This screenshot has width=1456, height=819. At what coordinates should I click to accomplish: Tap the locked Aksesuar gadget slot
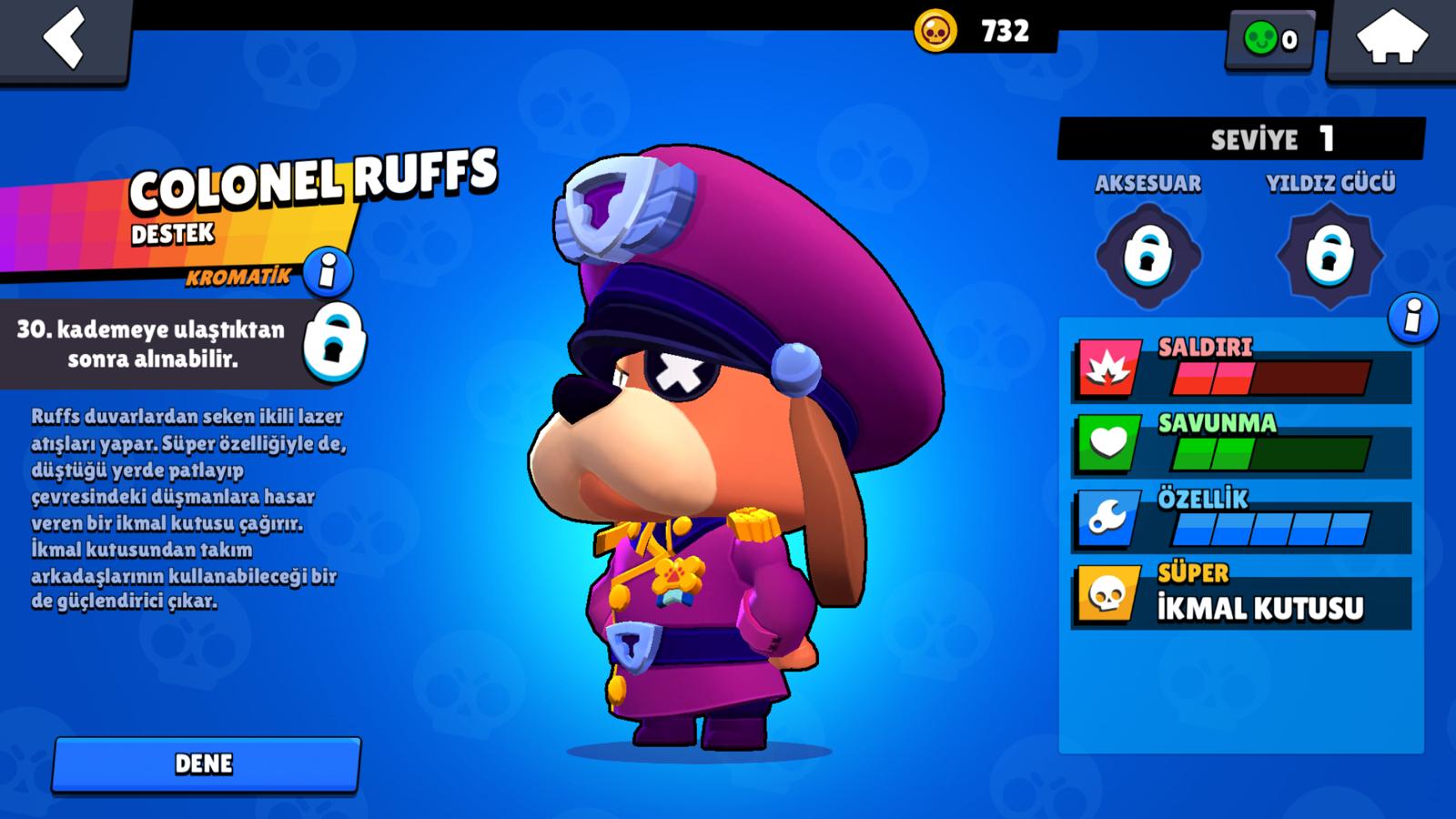1148,250
